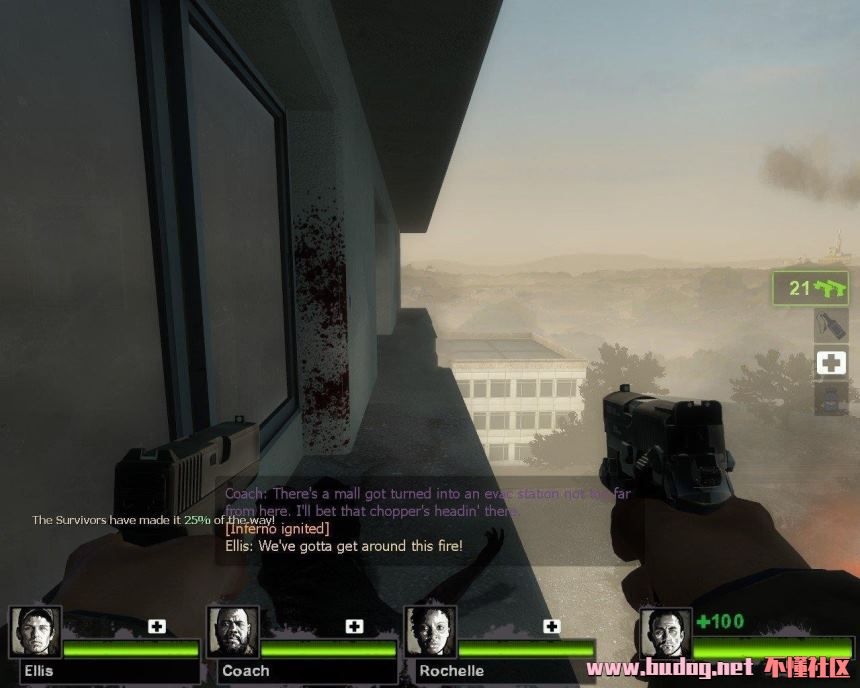Equip the Molotov cocktail from inventory
The width and height of the screenshot is (860, 688).
[831, 325]
